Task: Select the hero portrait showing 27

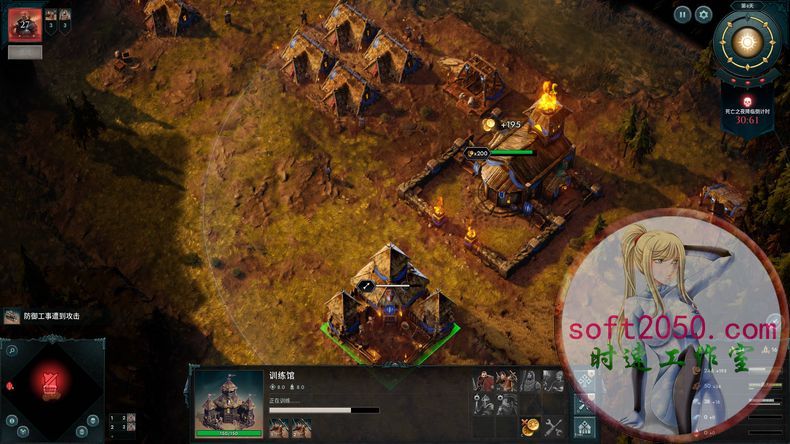Action: [x=23, y=24]
